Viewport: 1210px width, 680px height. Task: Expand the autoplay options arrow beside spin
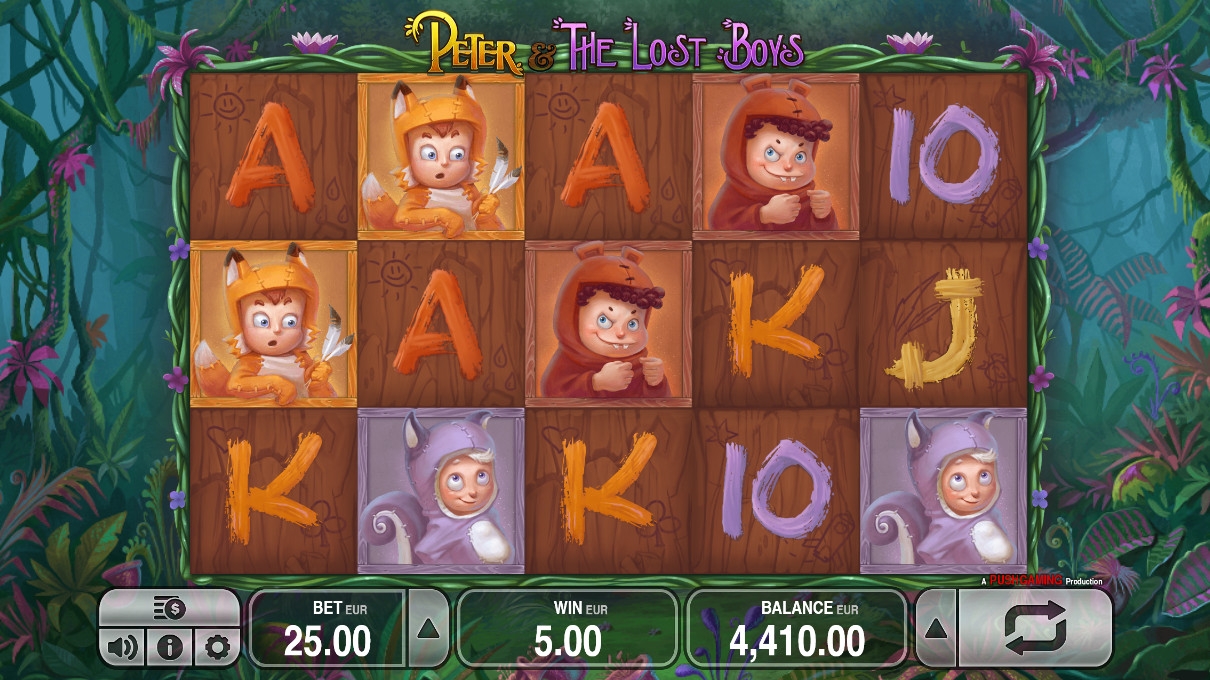pyautogui.click(x=937, y=628)
